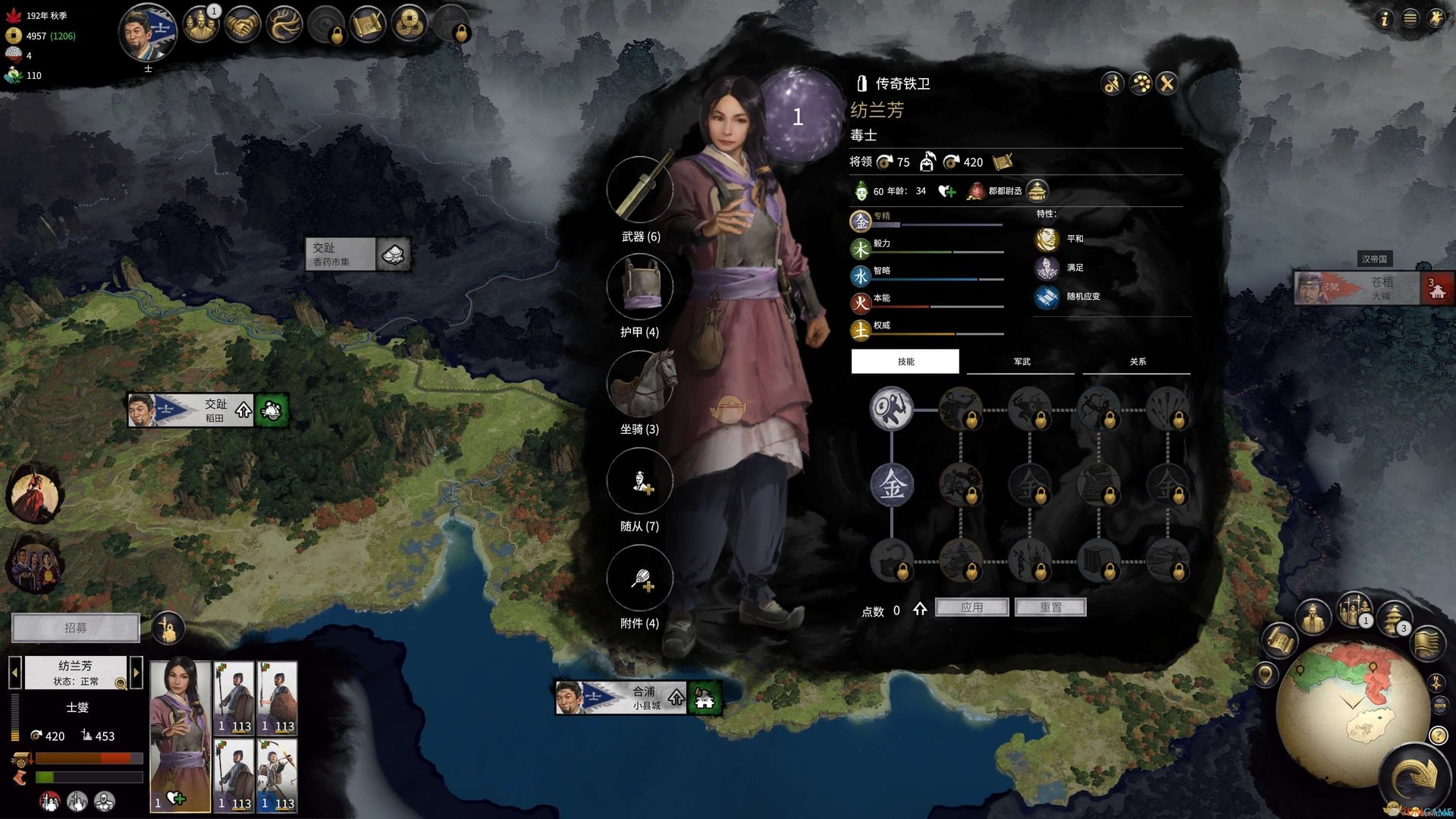Screen dimensions: 1456x819
Task: Open the 武器 (Weapon) equipment slot
Action: click(x=641, y=191)
